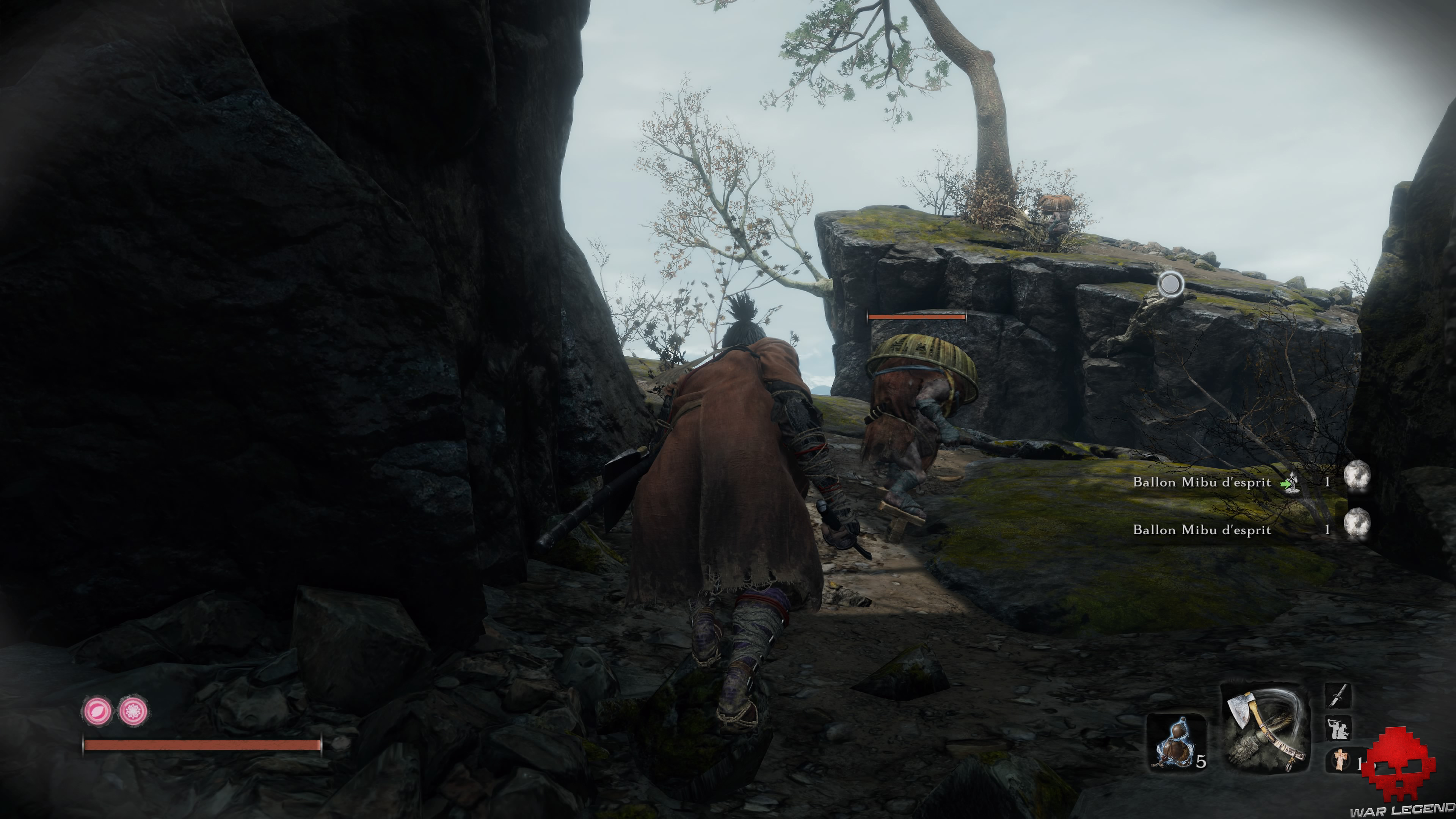
Task: Click the prosthetic arm indicator icon
Action: [1338, 728]
